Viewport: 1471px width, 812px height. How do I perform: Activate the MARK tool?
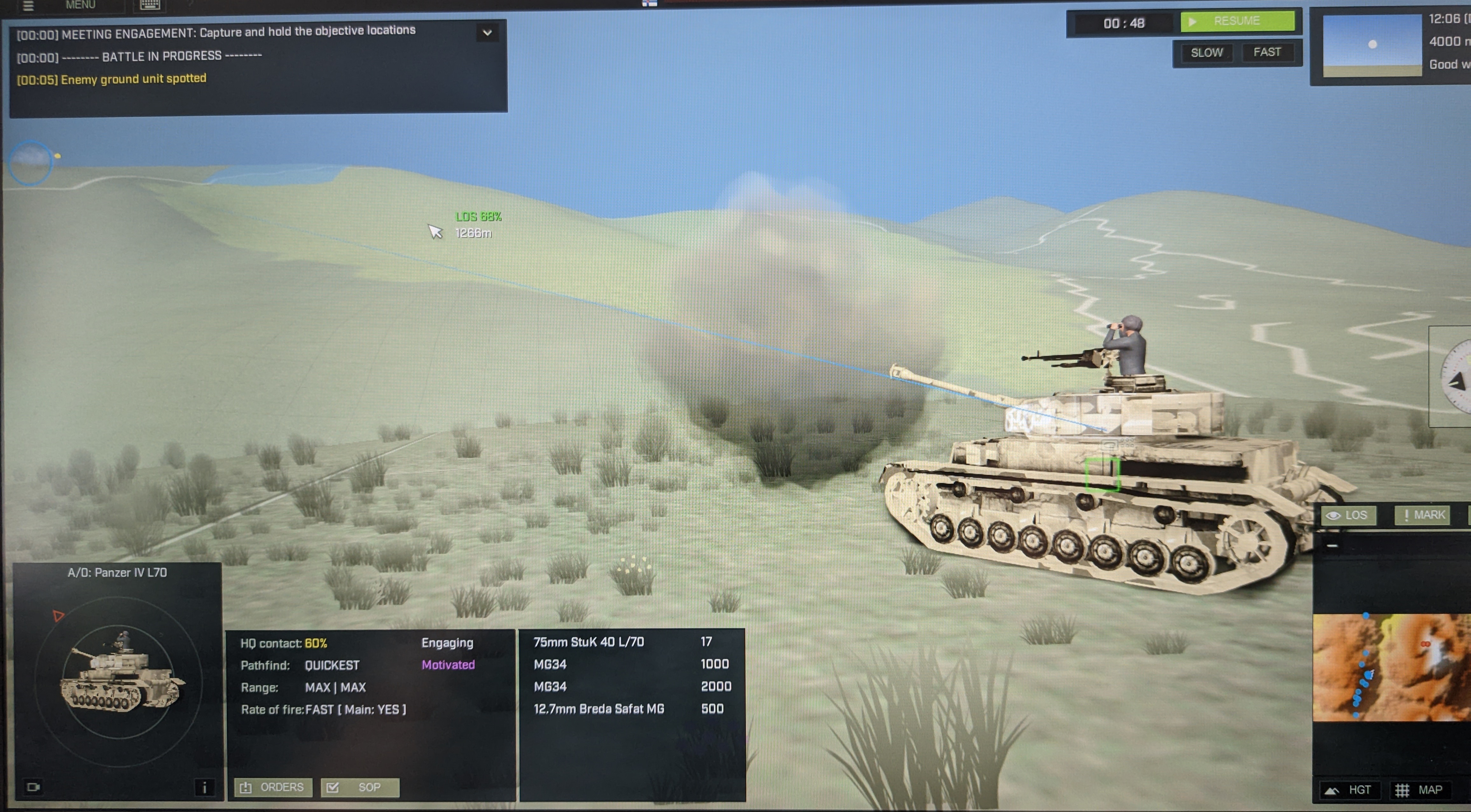click(1424, 515)
